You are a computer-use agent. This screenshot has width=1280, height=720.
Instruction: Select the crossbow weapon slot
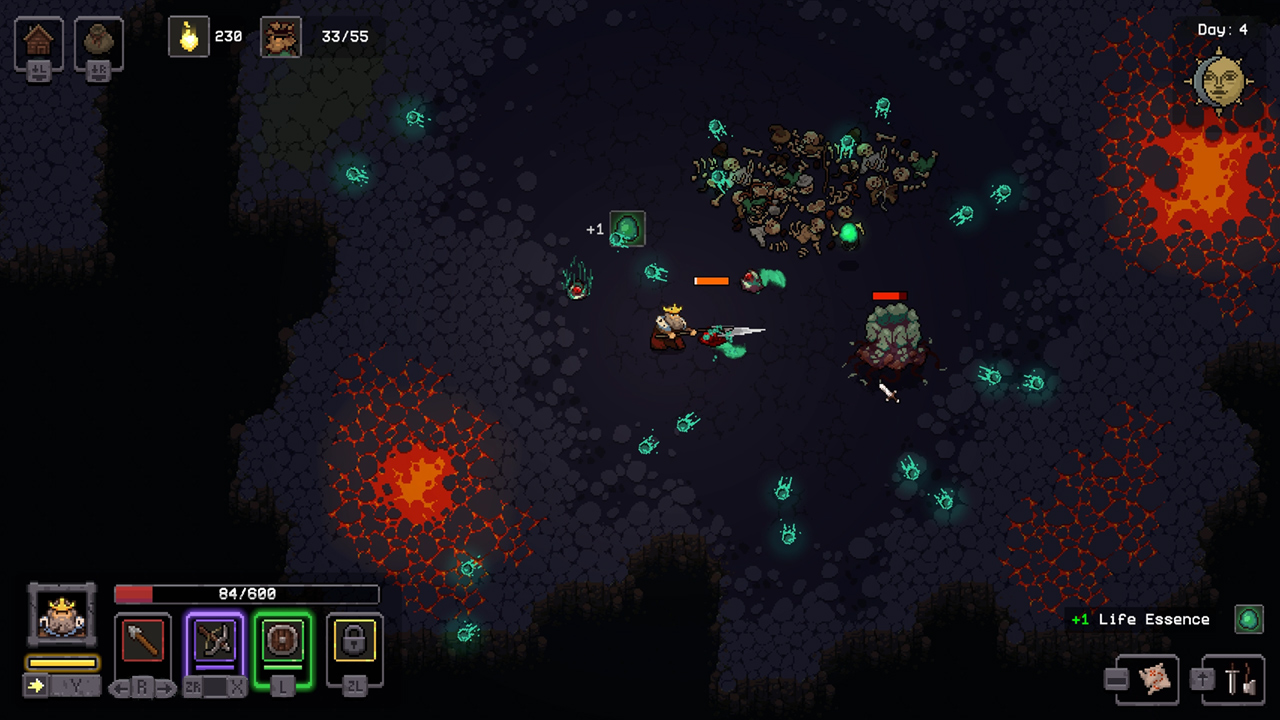214,640
